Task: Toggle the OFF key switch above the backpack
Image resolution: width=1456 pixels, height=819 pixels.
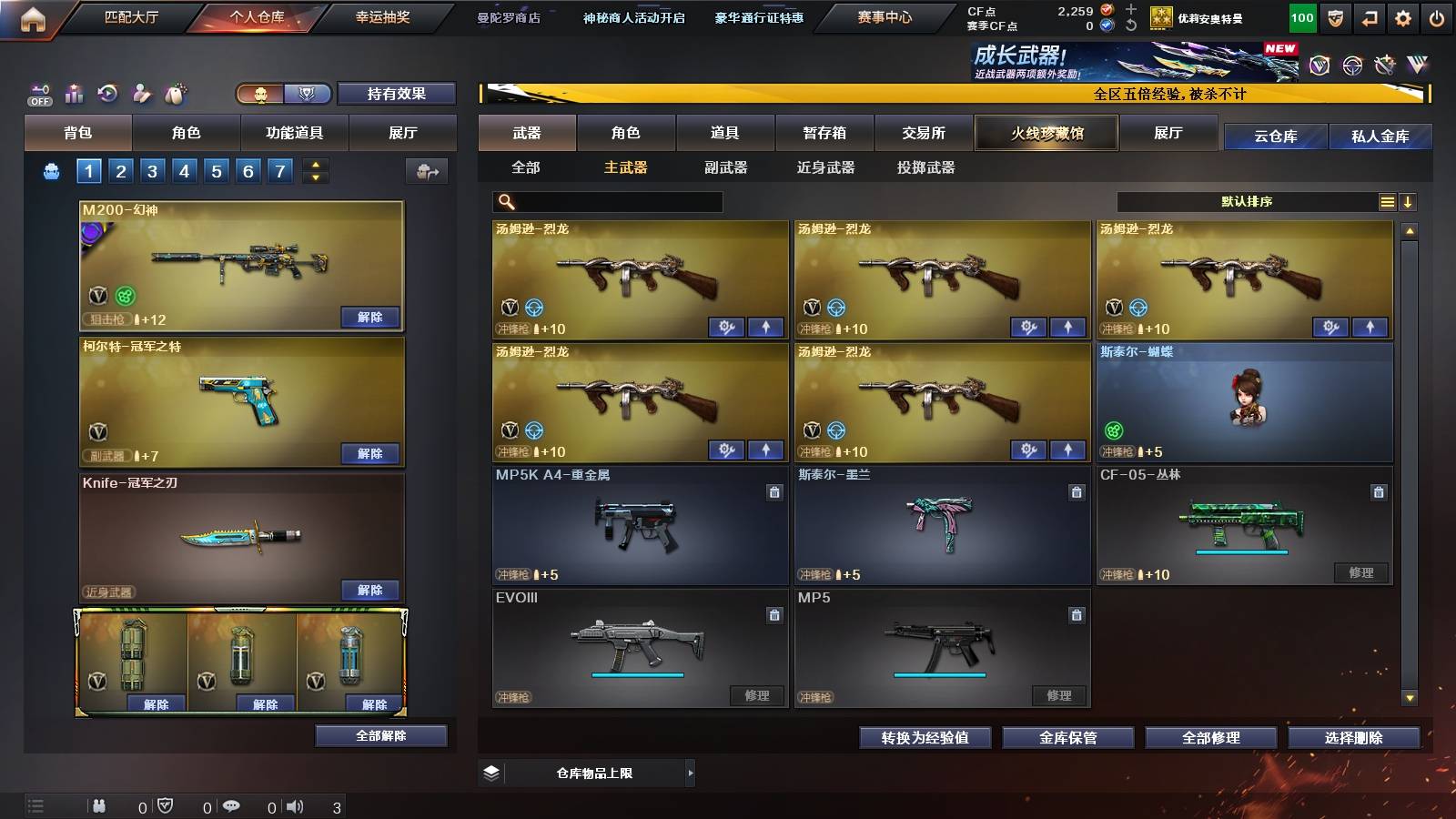Action: tap(38, 94)
